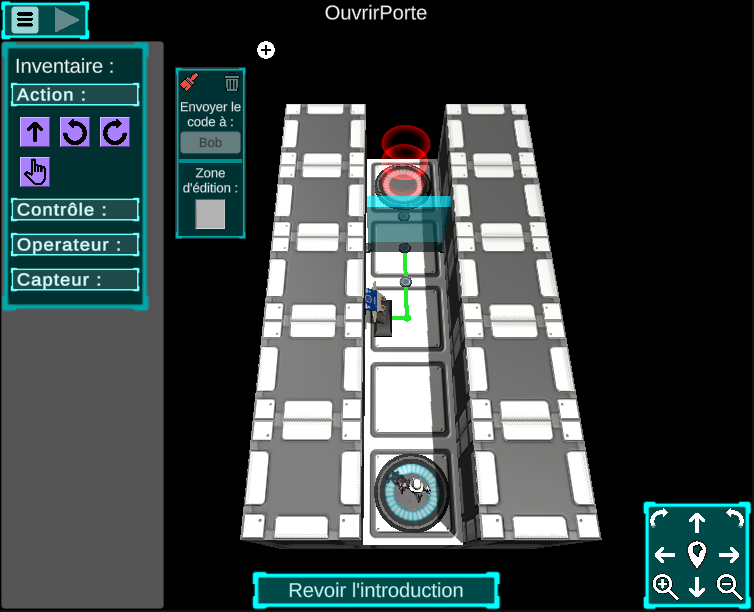Open the Operateur category

pos(75,245)
